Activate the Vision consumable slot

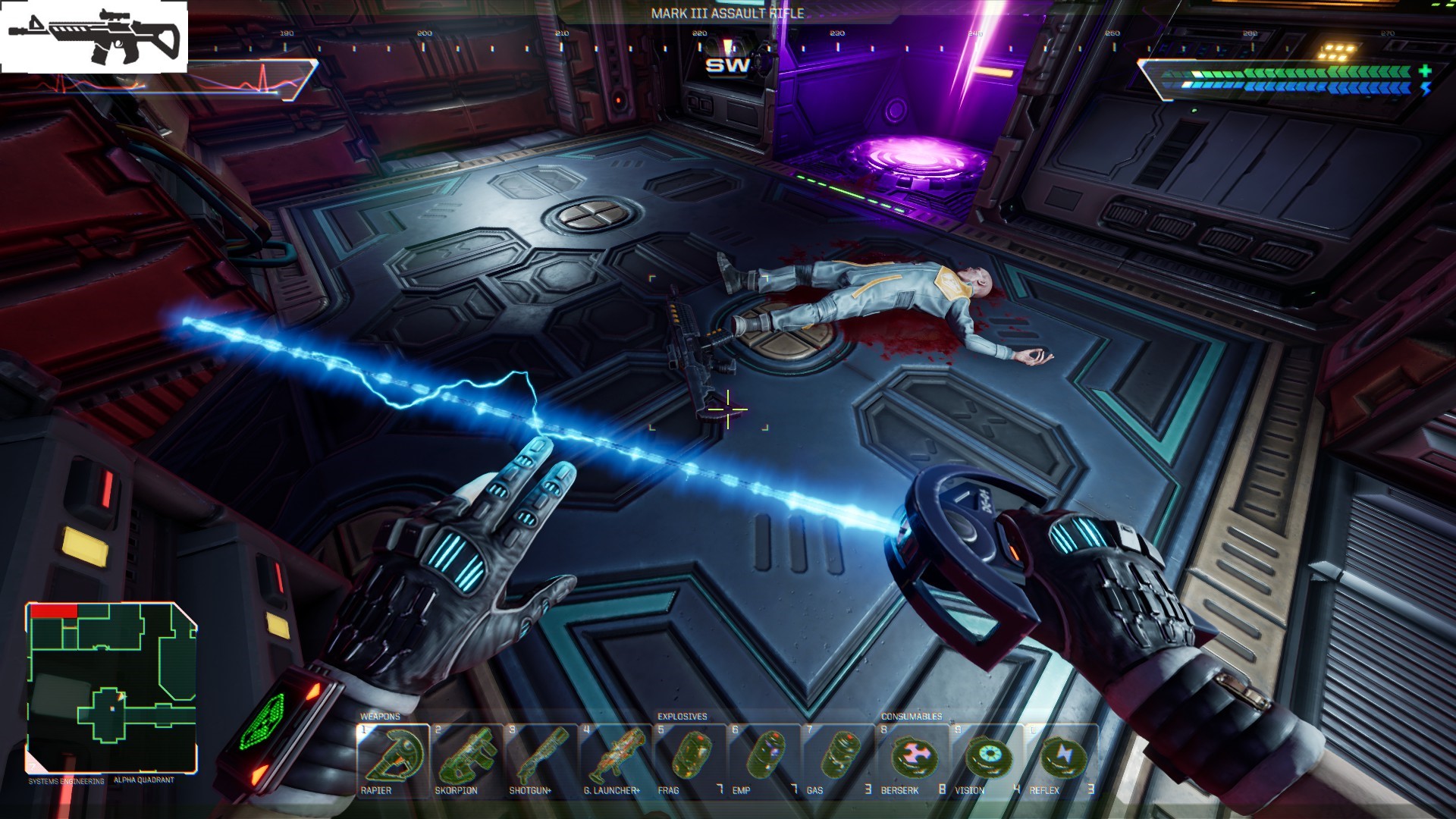coord(986,760)
